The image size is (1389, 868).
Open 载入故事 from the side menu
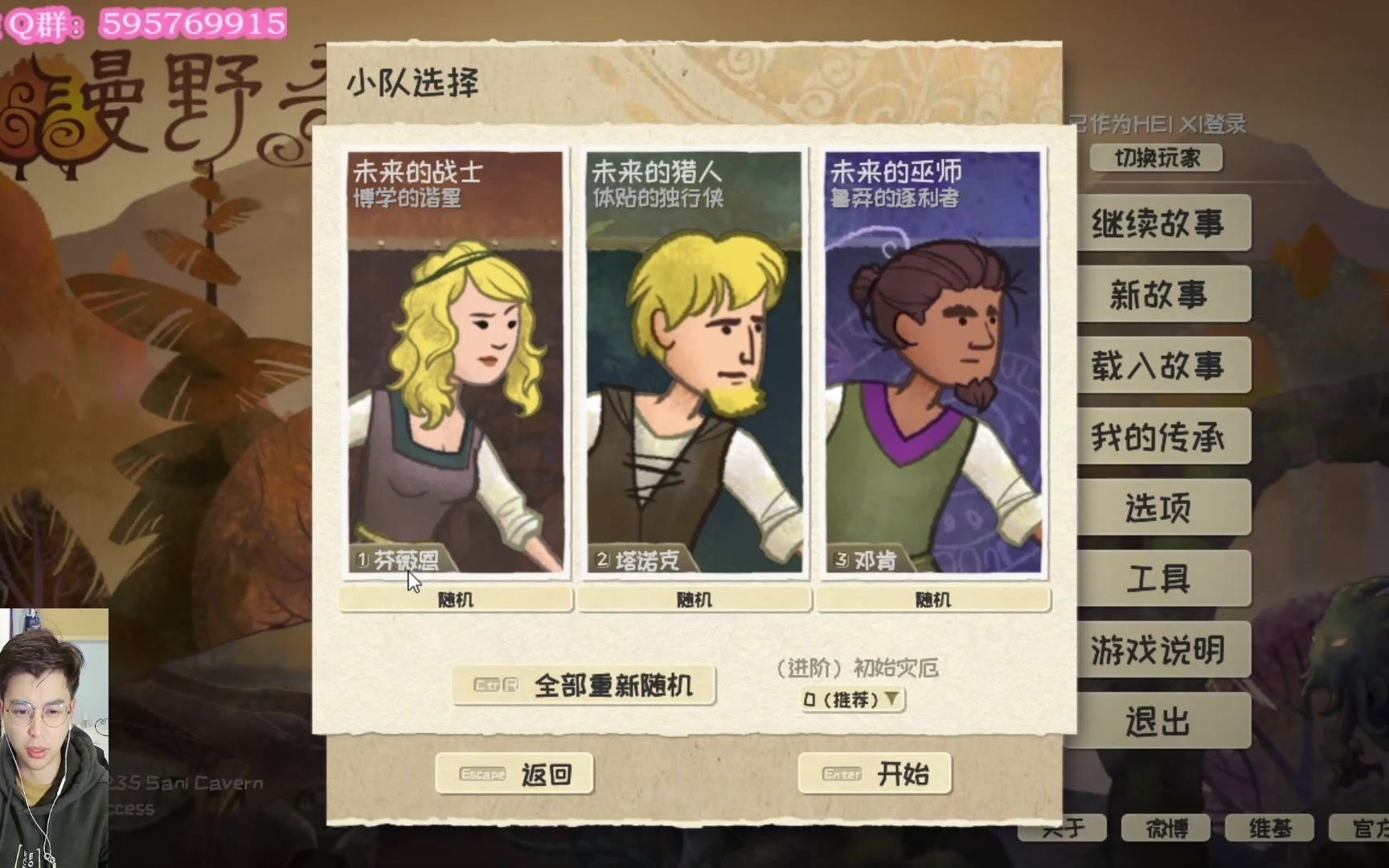coord(1164,366)
